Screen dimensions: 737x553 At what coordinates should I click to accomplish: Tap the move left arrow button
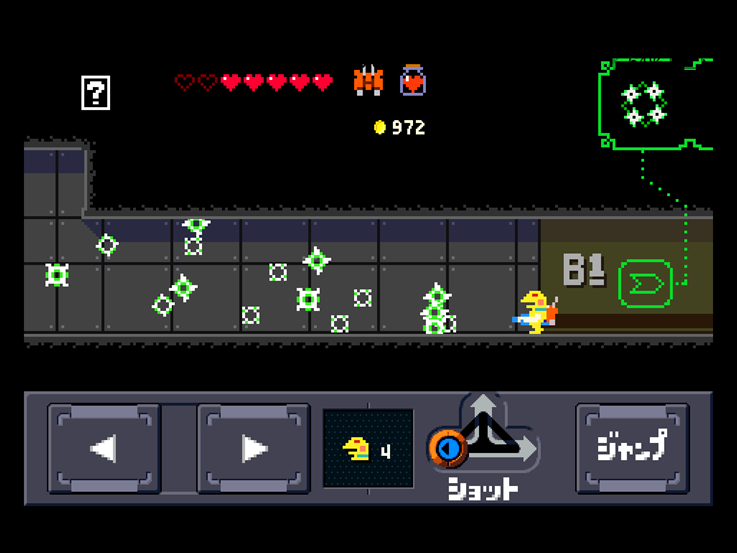point(104,449)
